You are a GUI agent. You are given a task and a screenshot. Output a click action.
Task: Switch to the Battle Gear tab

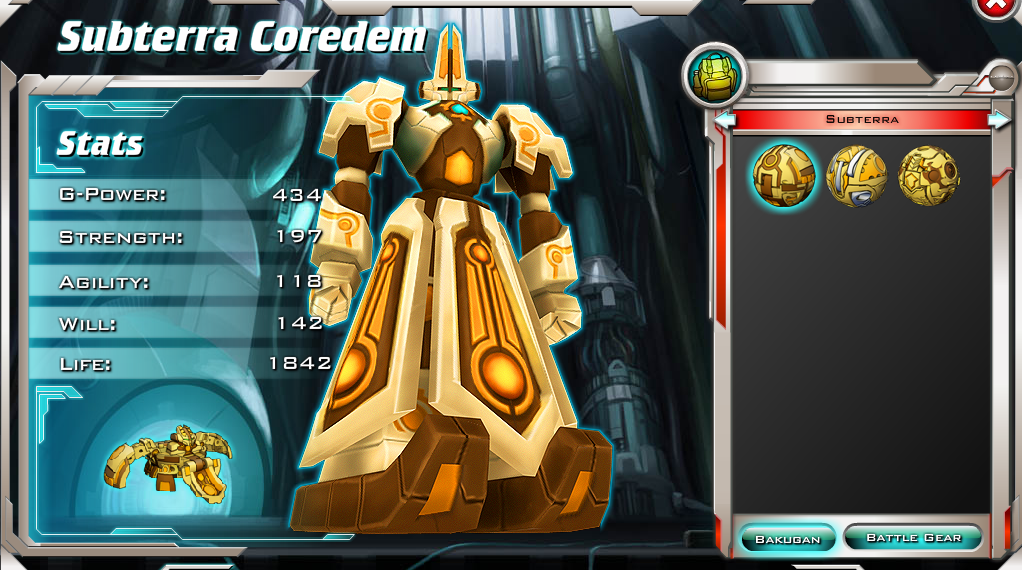coord(912,538)
